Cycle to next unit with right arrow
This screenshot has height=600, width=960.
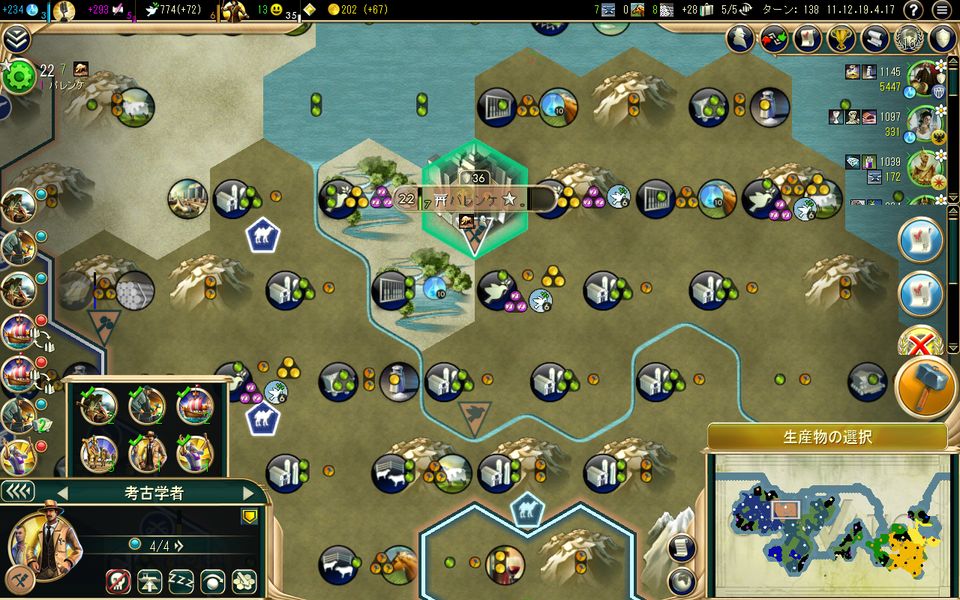[x=247, y=493]
